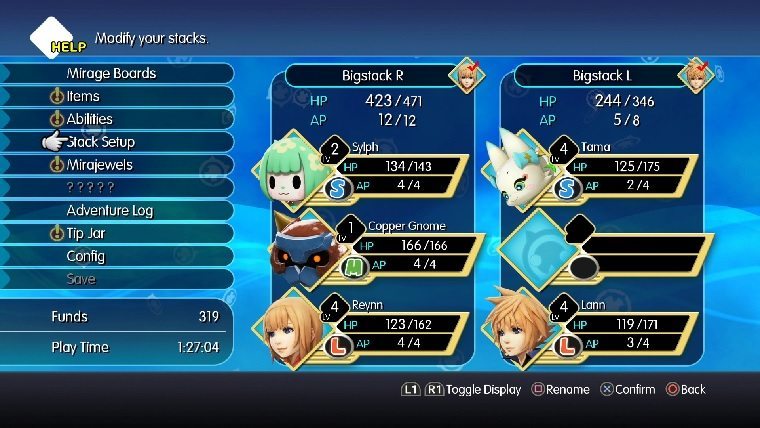Open the Adventure Log
Viewport: 760px width, 428px height.
[110, 210]
